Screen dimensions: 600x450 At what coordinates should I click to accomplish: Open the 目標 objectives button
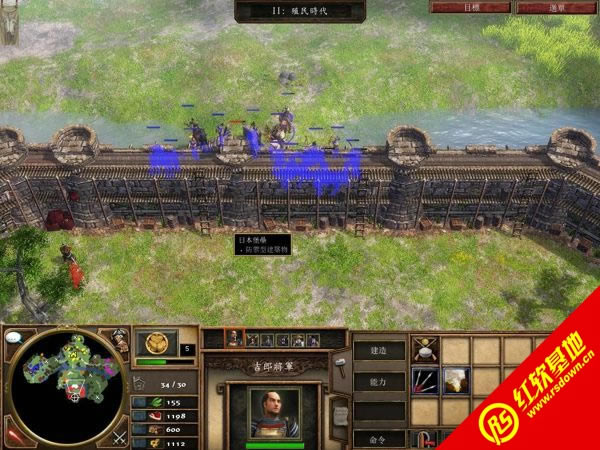(455, 7)
